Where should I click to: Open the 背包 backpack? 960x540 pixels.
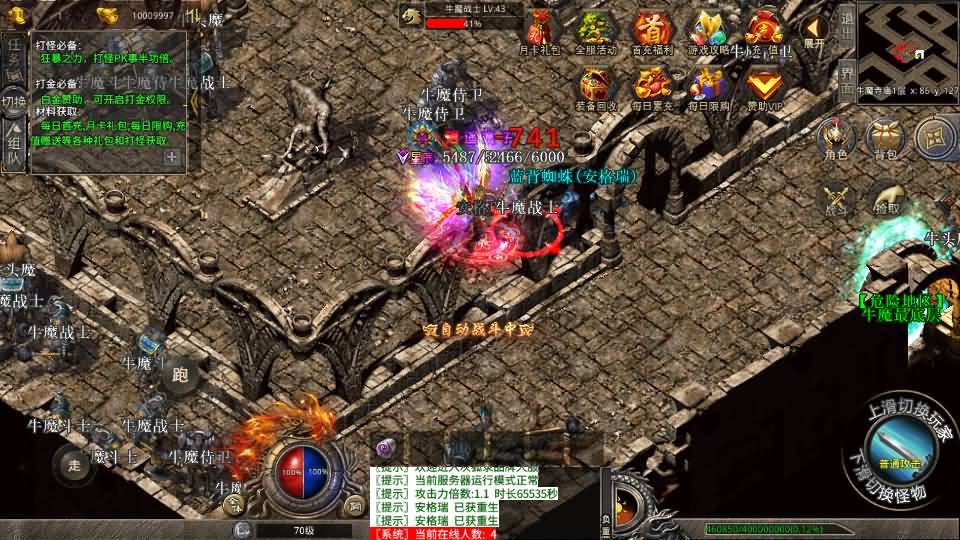pos(886,139)
